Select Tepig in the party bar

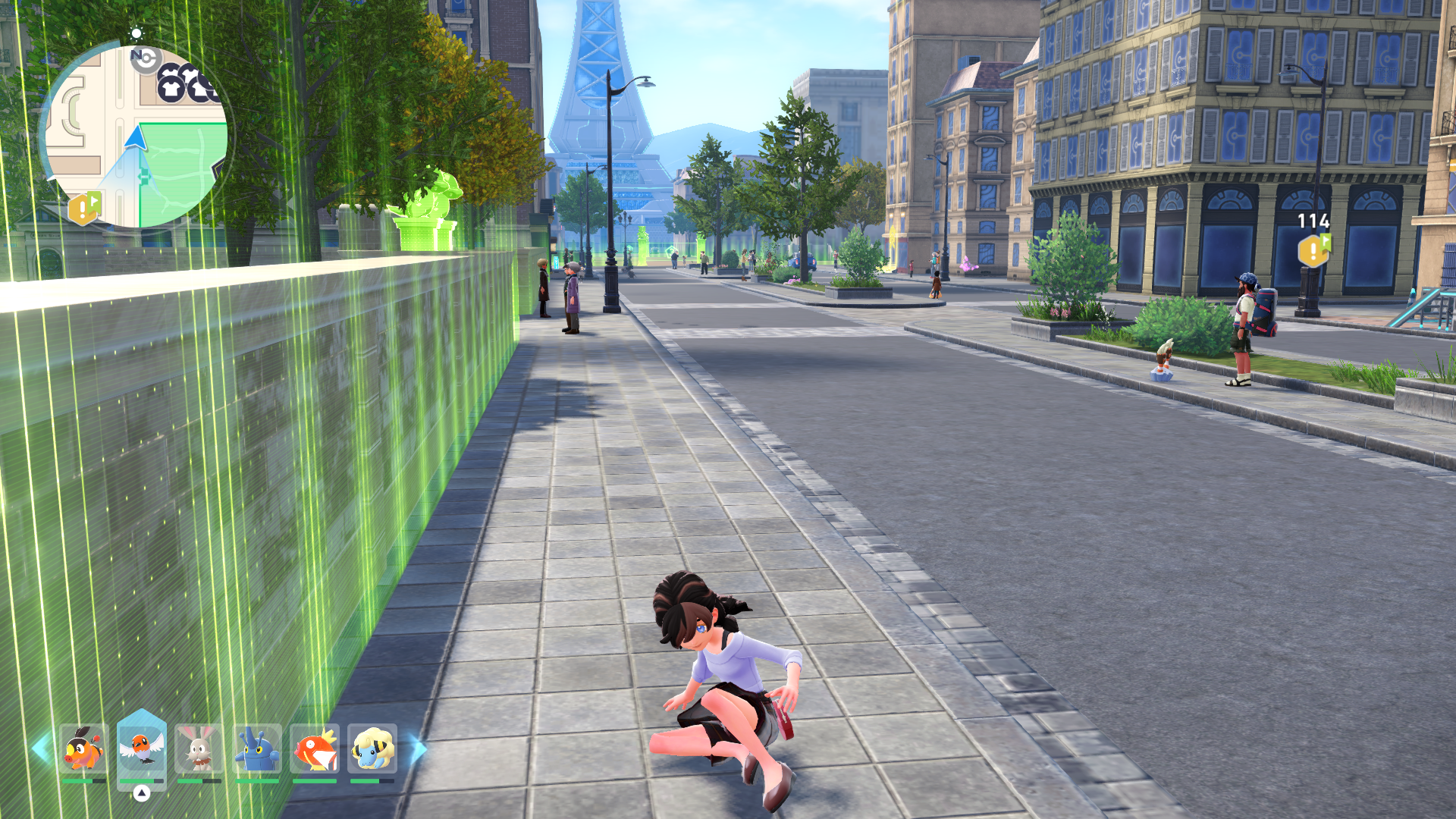pyautogui.click(x=83, y=748)
